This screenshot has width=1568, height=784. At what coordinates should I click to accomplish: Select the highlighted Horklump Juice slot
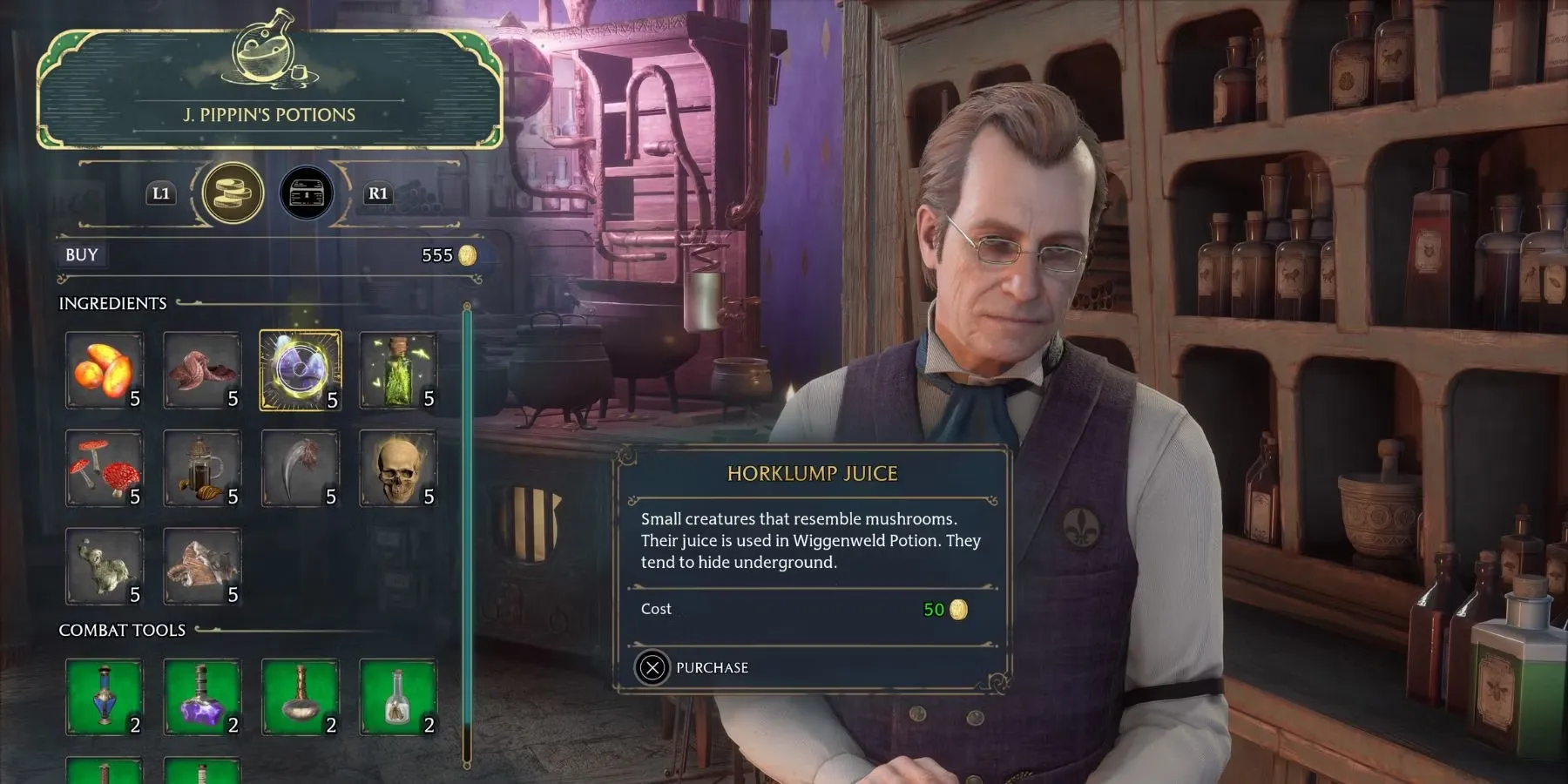pos(301,370)
